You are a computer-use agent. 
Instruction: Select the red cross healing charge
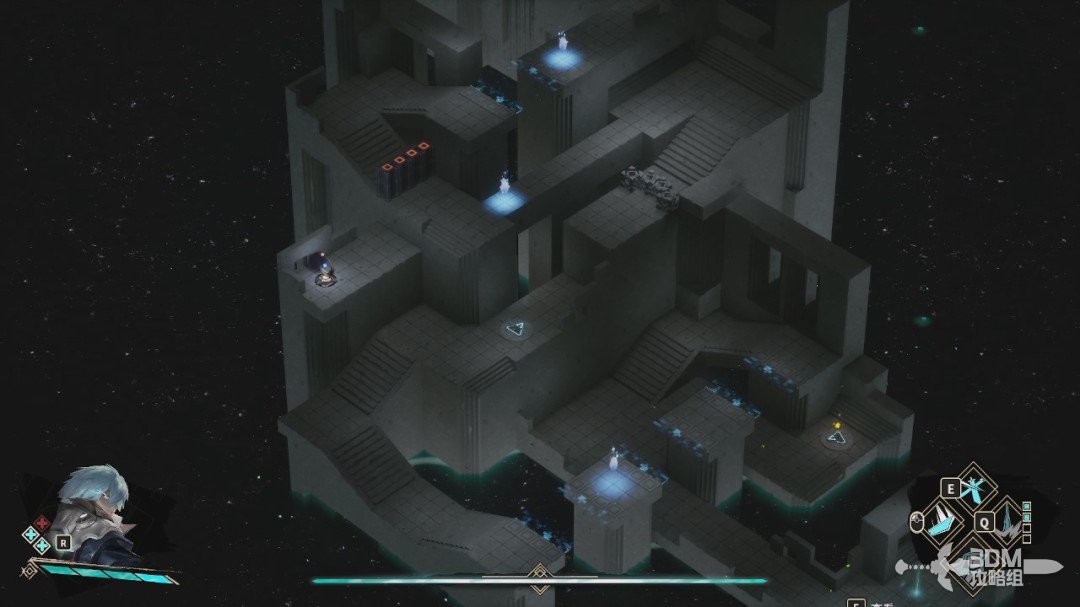(42, 522)
